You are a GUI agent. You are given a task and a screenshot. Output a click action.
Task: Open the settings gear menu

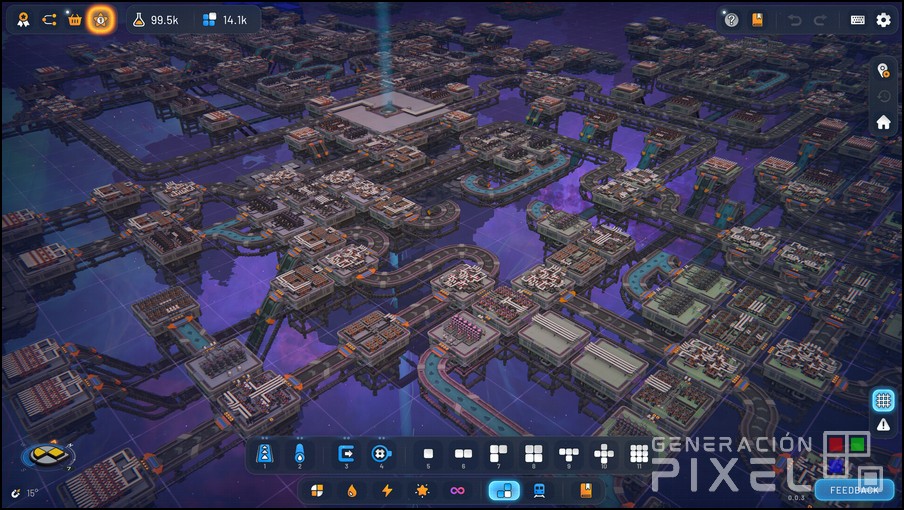click(x=883, y=20)
